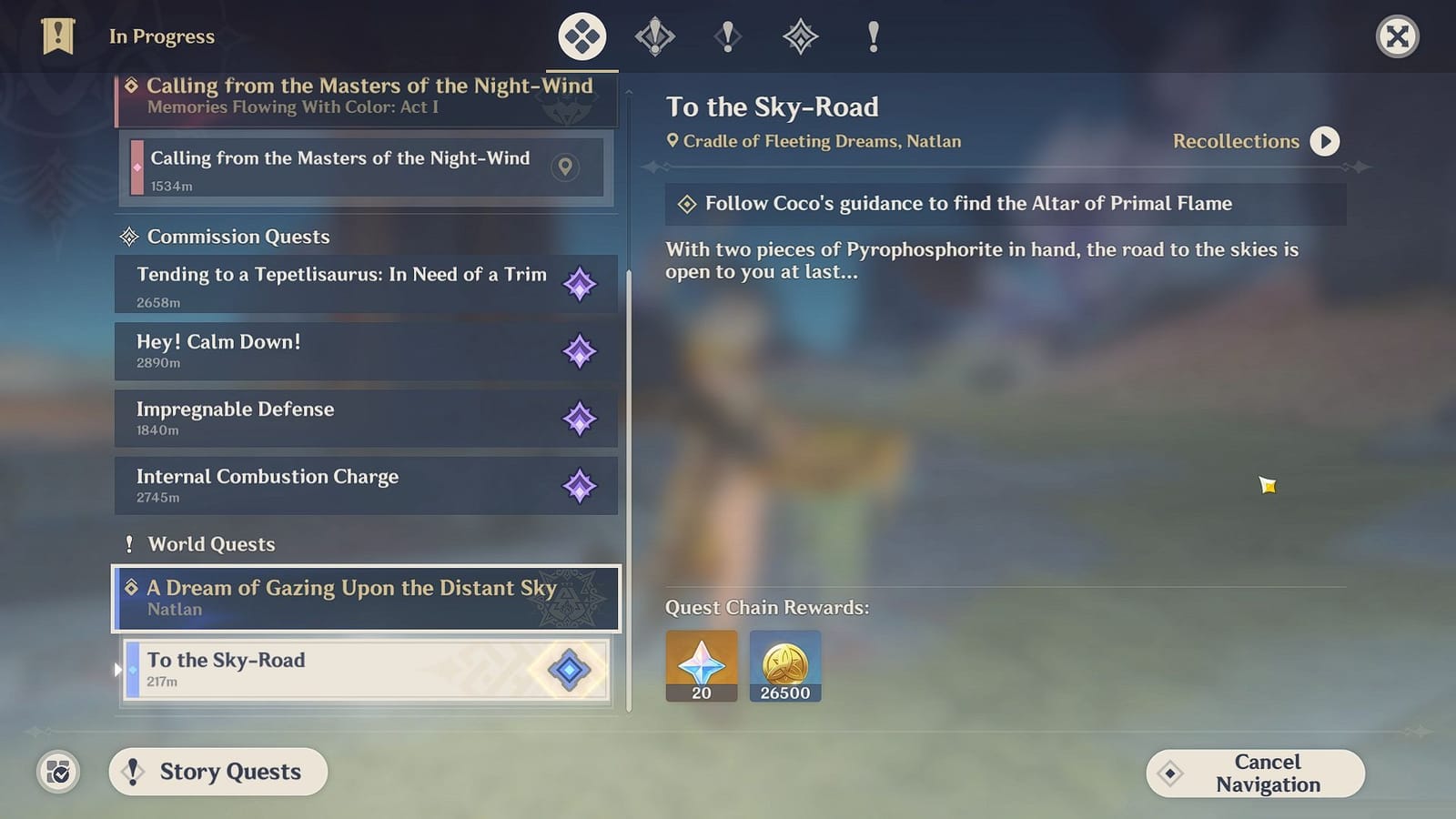Toggle tracking for Internal Combustion Charge commission
Screen dimensions: 1456x819
pos(581,486)
